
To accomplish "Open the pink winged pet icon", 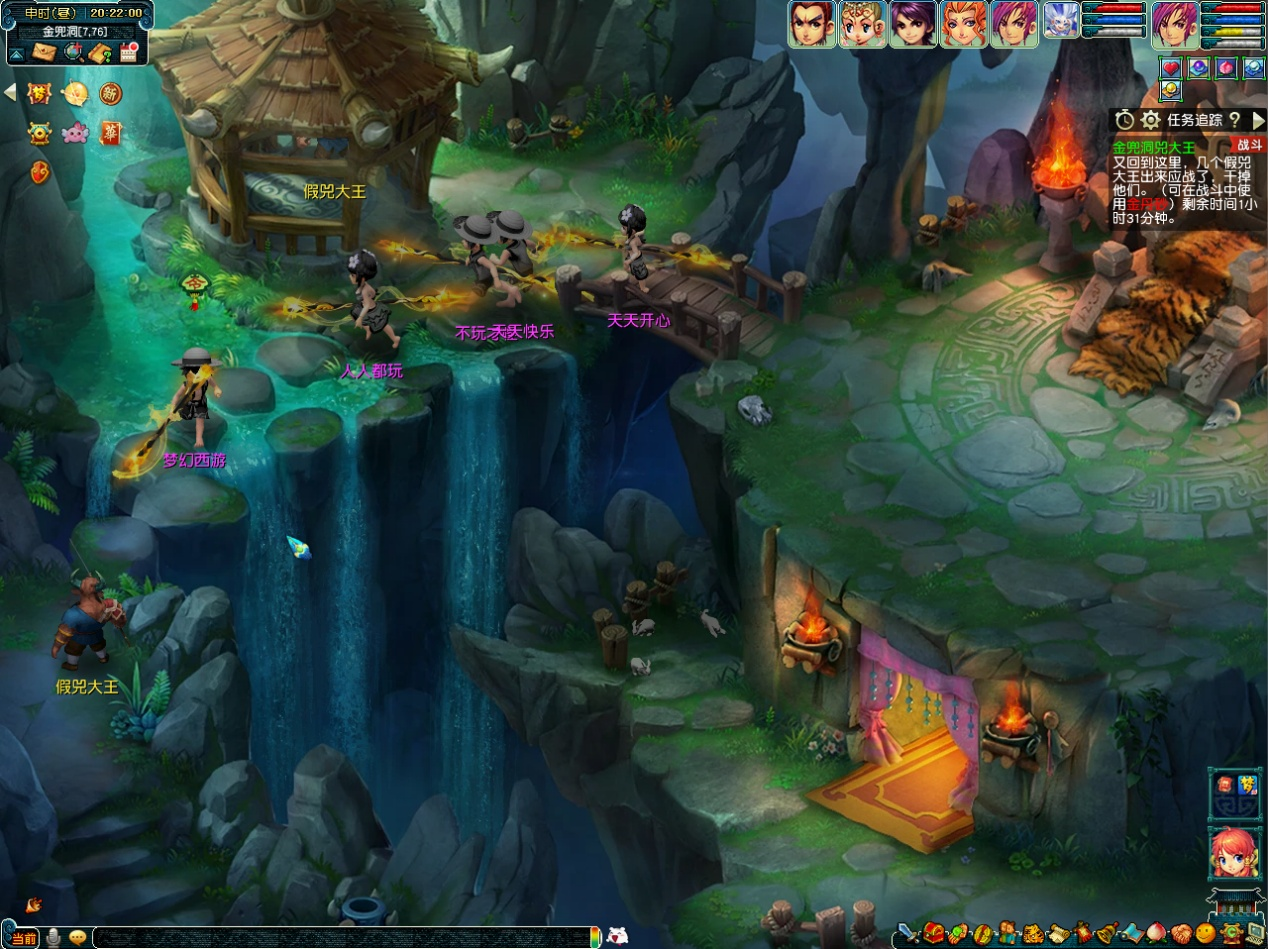I will (75, 132).
